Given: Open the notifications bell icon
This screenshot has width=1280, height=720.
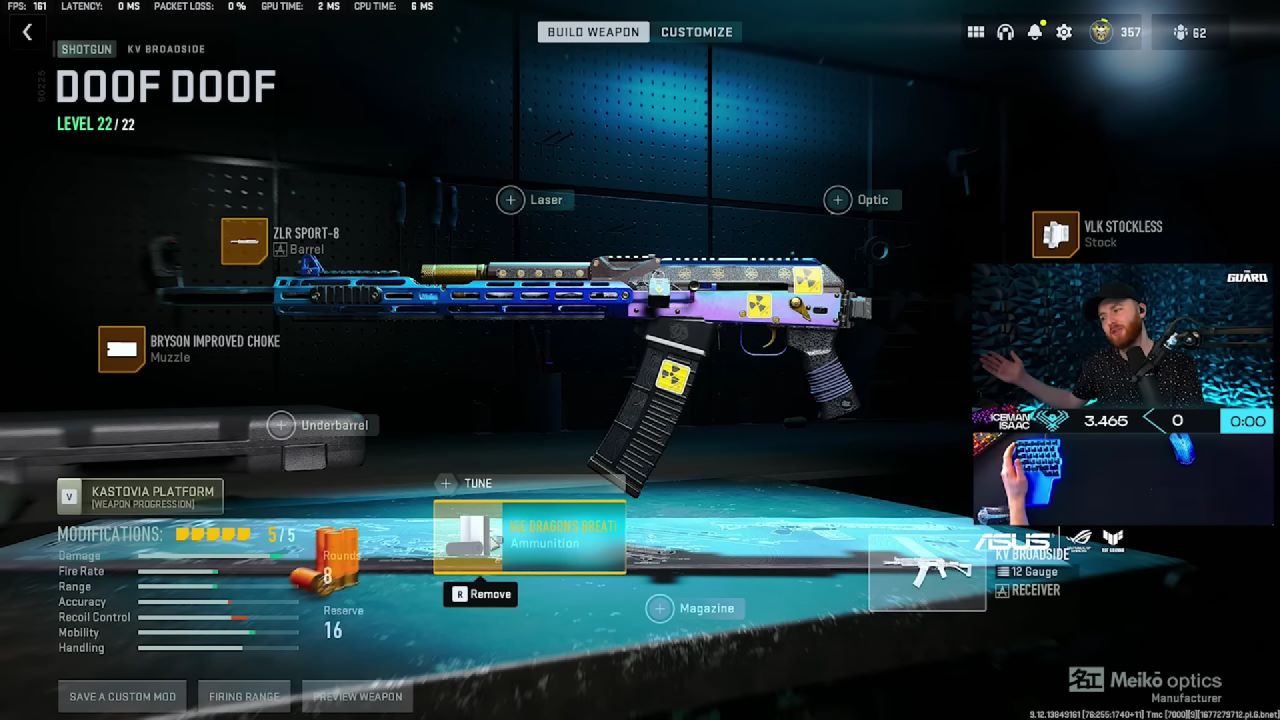Looking at the screenshot, I should pyautogui.click(x=1037, y=31).
